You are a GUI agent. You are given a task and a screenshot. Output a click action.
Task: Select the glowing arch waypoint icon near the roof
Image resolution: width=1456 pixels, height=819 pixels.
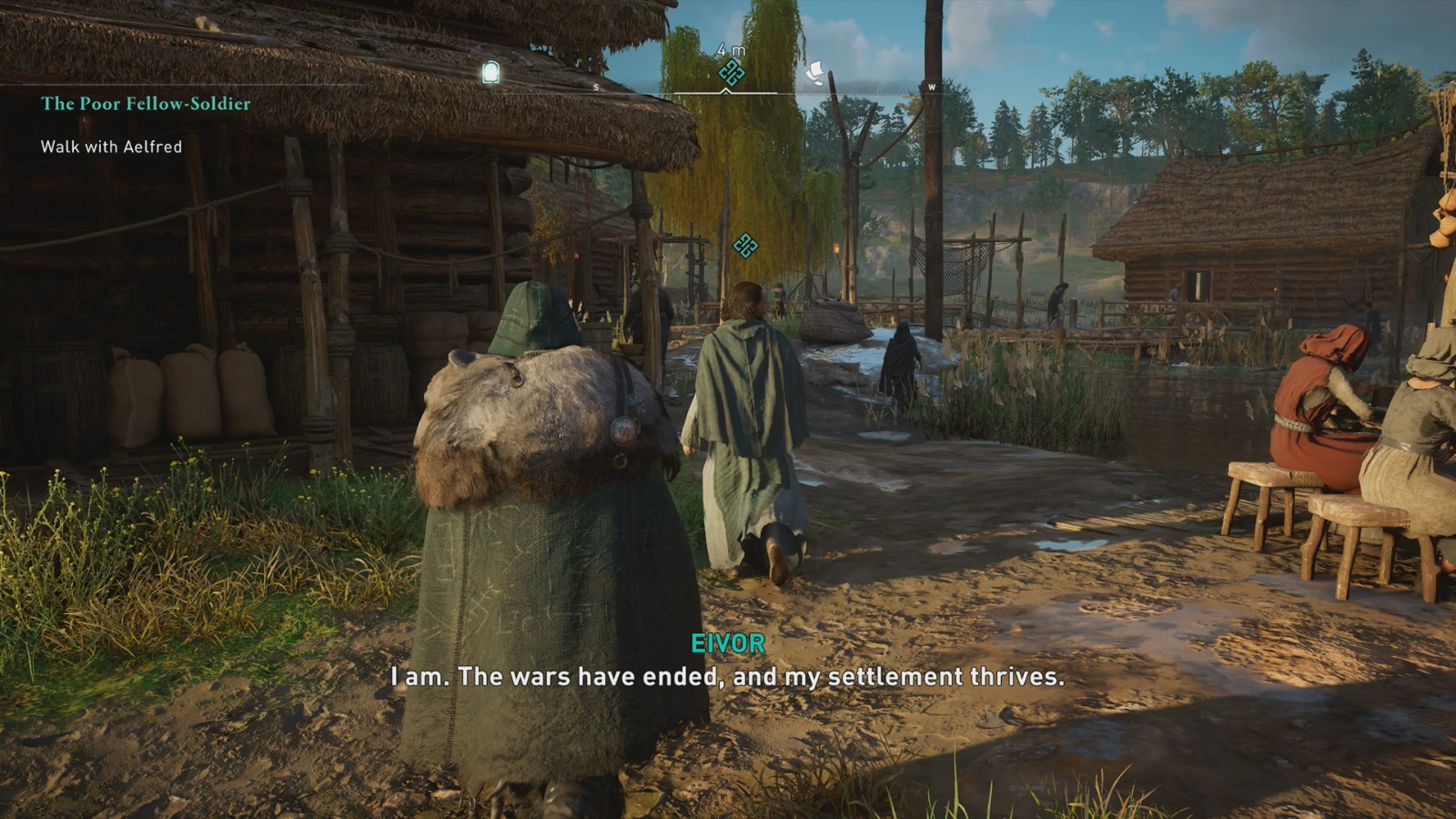point(491,73)
